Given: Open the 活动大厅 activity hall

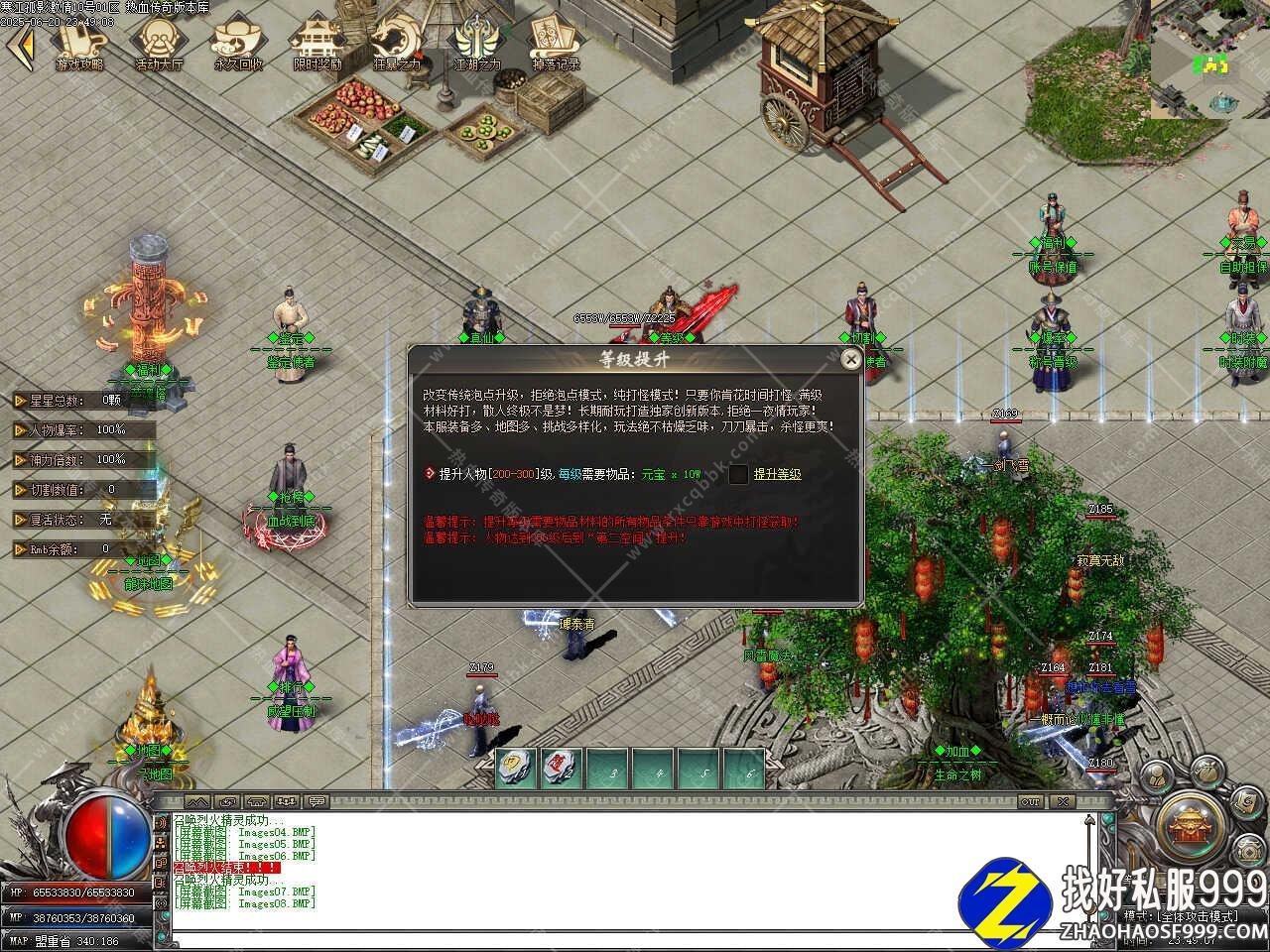Looking at the screenshot, I should (x=159, y=44).
